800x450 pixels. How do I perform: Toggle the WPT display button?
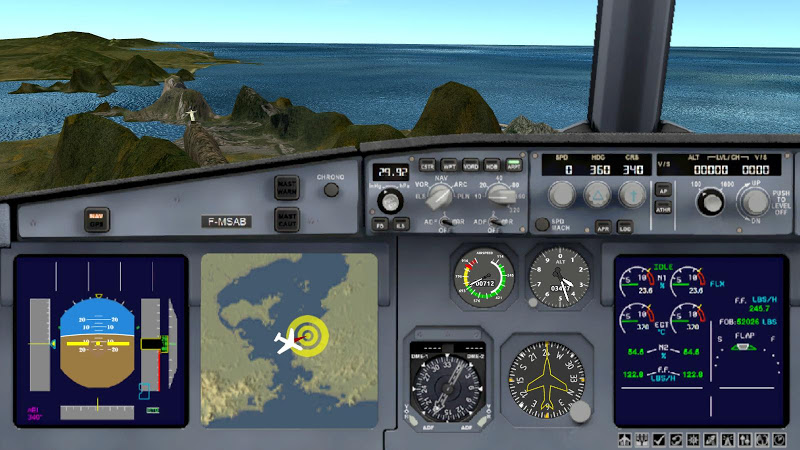pyautogui.click(x=449, y=165)
